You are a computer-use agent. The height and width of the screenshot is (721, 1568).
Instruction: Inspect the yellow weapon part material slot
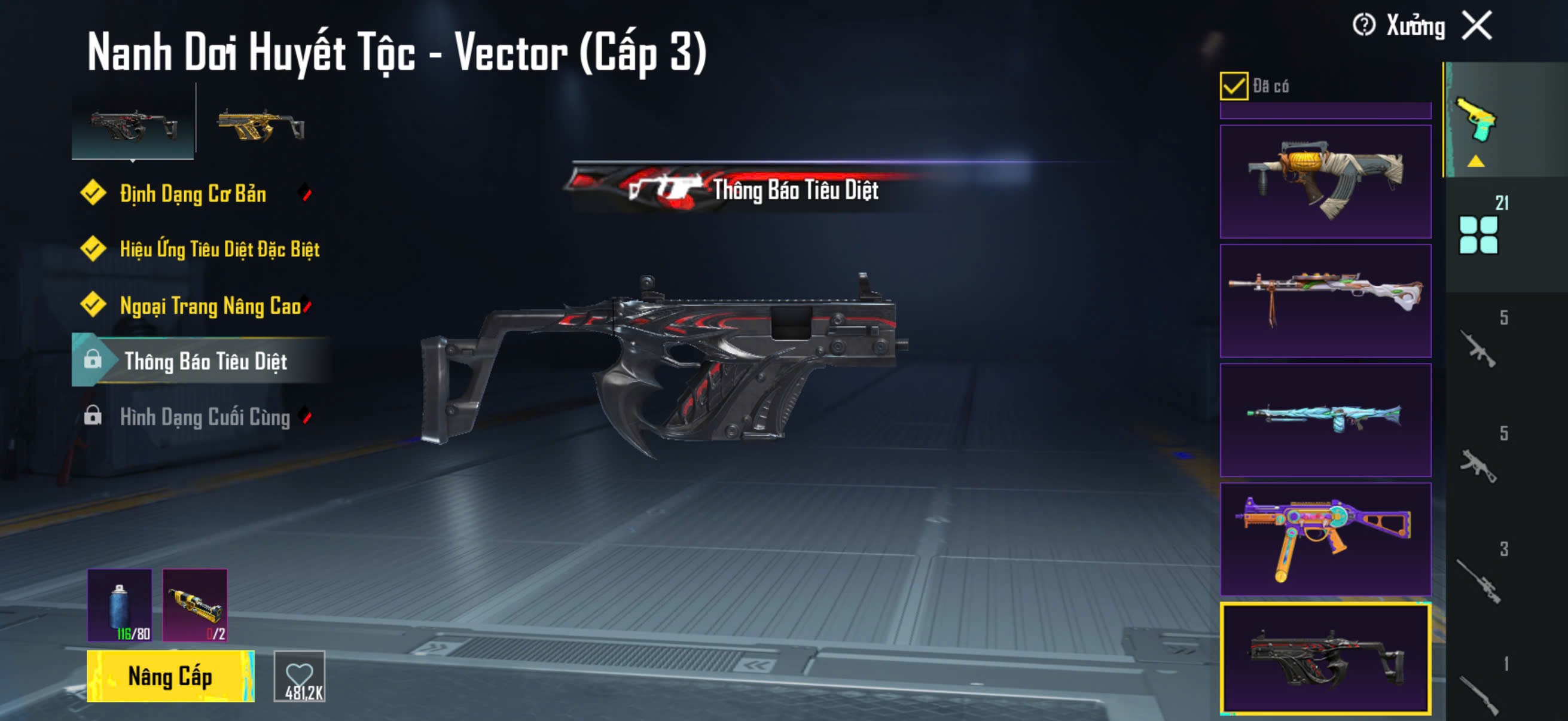[195, 605]
